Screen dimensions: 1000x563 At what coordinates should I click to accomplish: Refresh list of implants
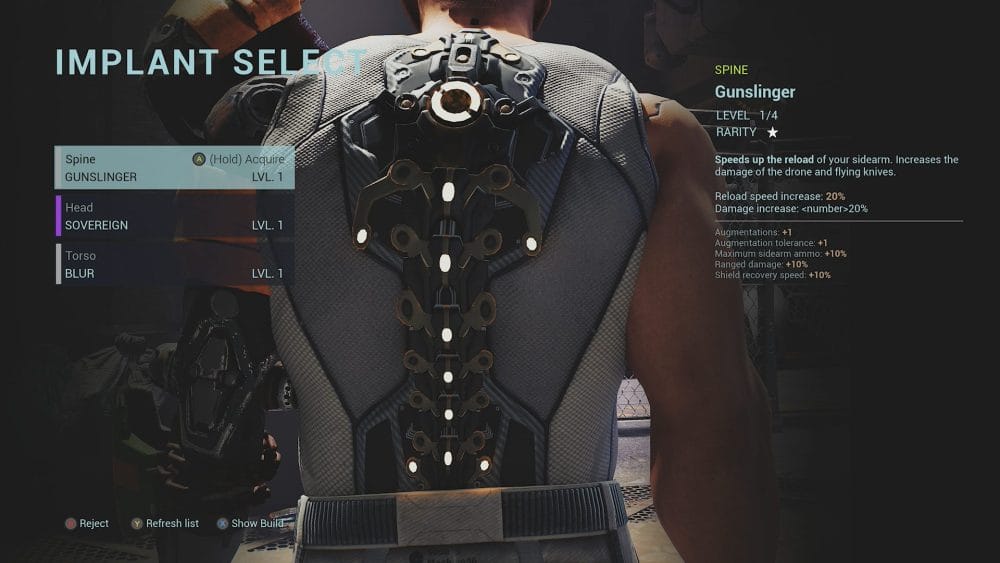[165, 523]
